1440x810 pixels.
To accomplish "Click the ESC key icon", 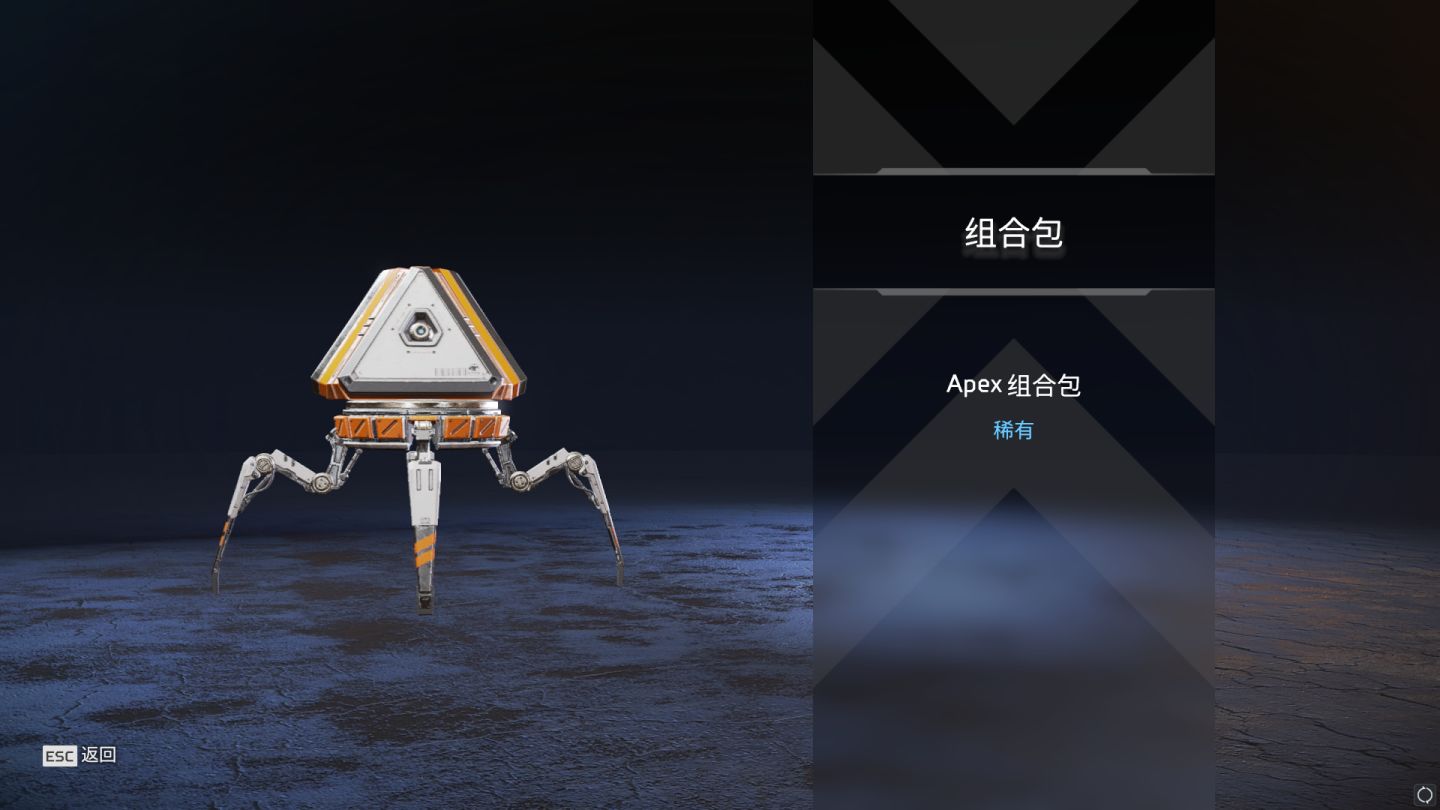I will coord(57,755).
